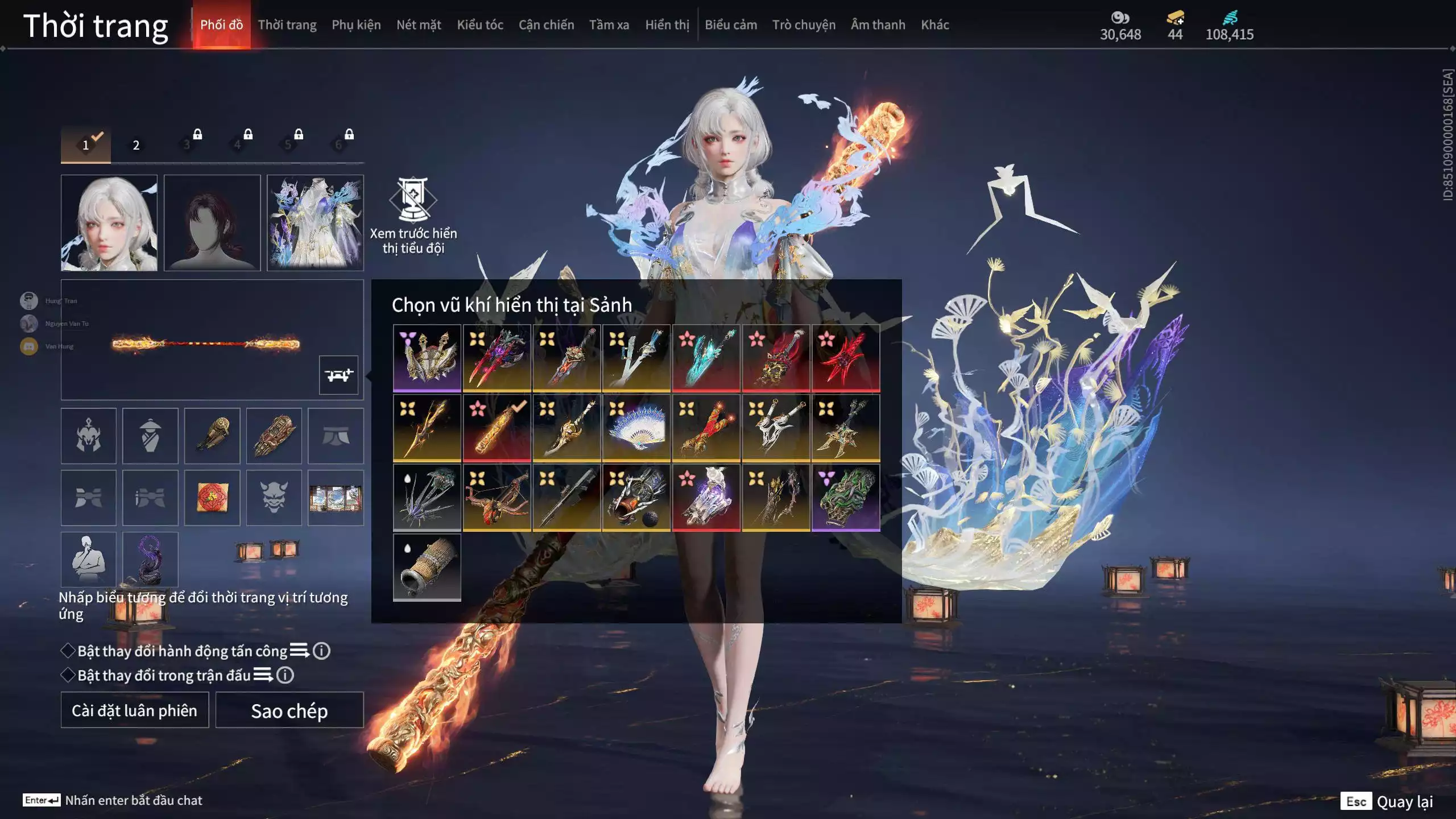
Task: Select the green dragon gauntlet skin
Action: click(x=846, y=498)
